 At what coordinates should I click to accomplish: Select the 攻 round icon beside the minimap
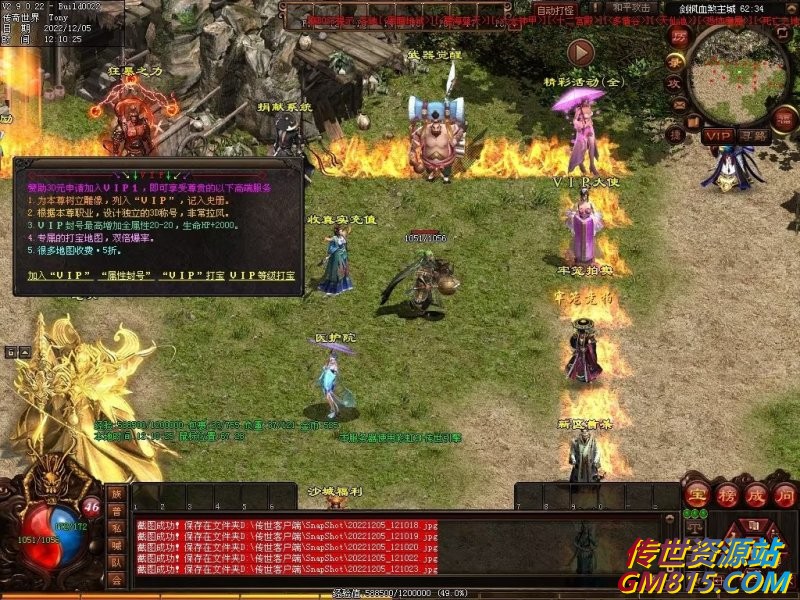pos(675,84)
